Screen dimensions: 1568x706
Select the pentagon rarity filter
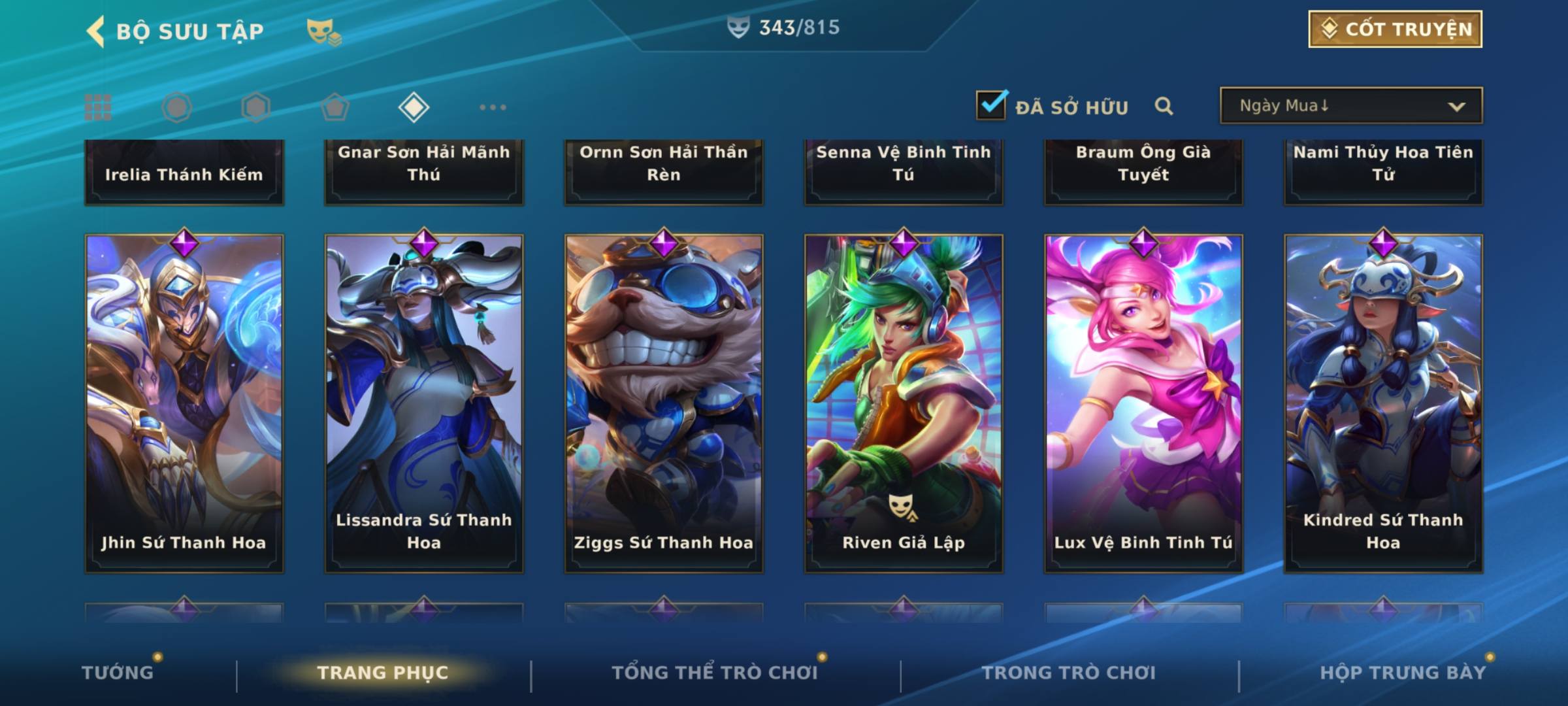click(335, 107)
